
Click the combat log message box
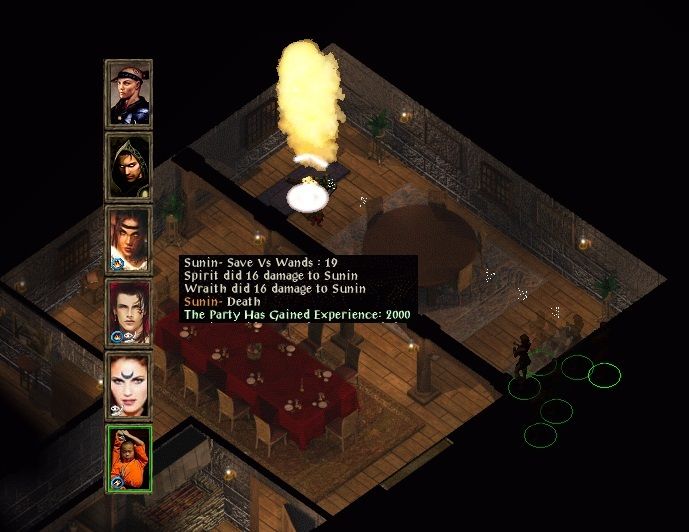click(x=298, y=289)
